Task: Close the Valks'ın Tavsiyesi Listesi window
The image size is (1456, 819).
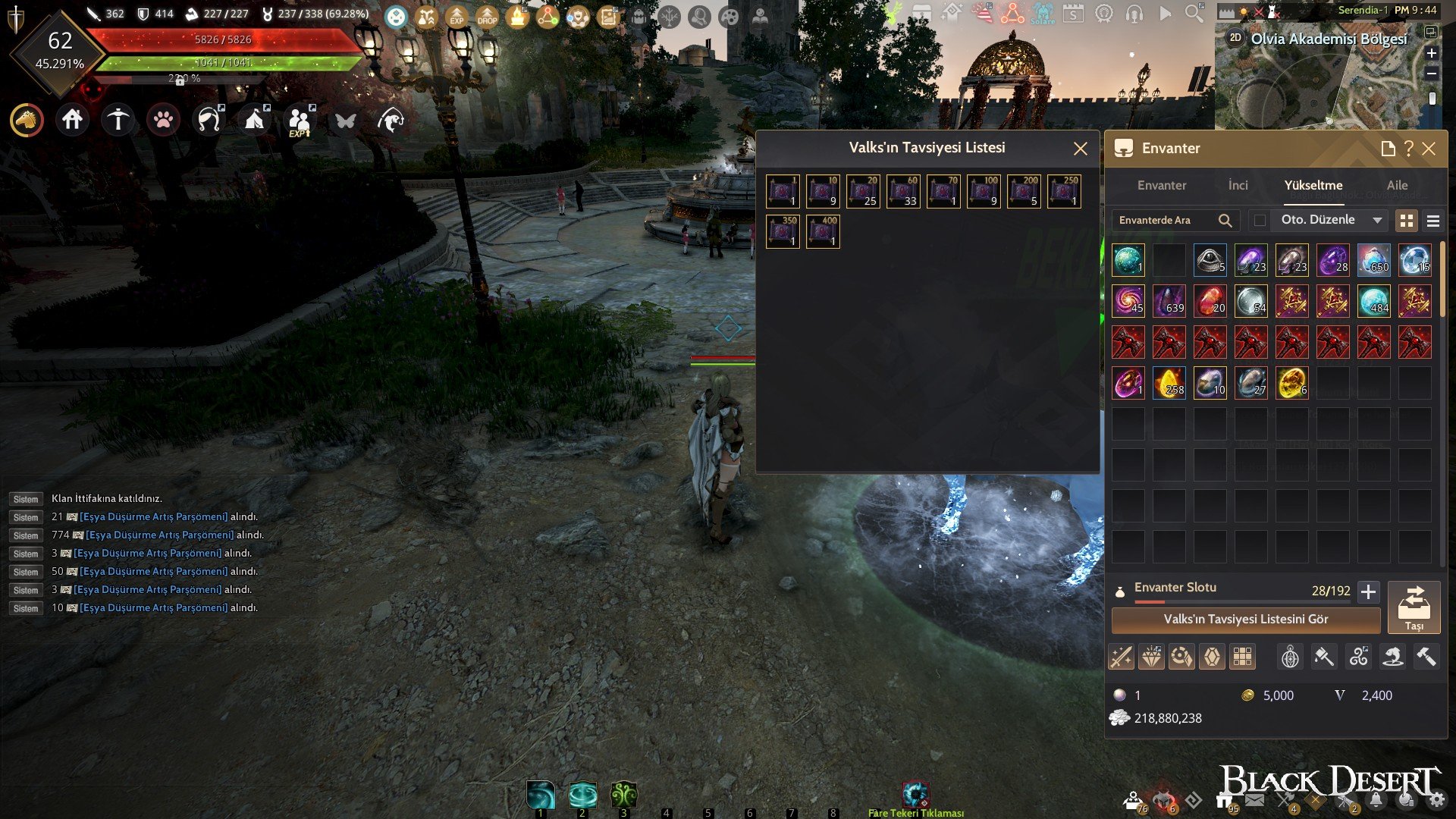Action: tap(1081, 149)
